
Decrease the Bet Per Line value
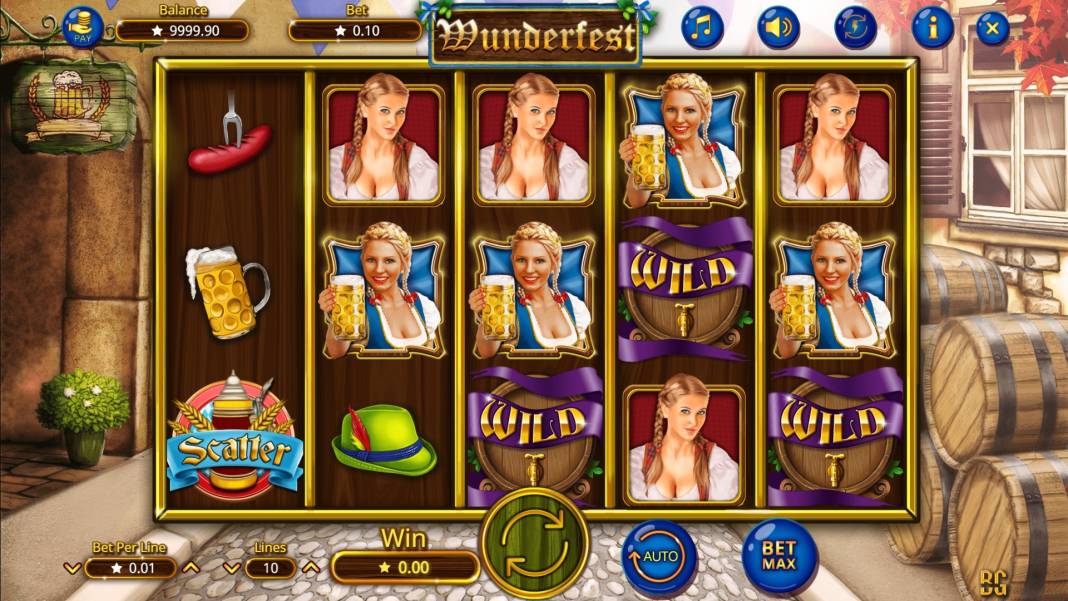[x=72, y=568]
